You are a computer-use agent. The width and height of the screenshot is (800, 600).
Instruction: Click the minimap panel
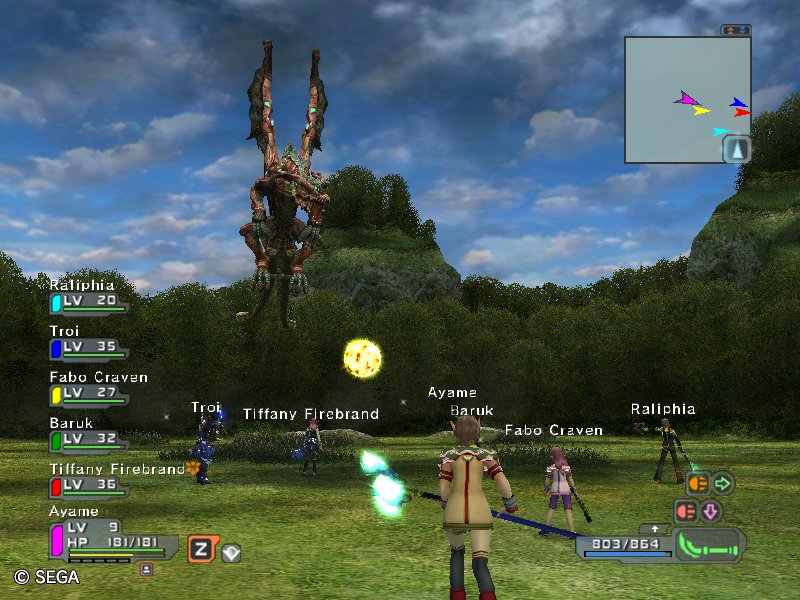(x=687, y=99)
